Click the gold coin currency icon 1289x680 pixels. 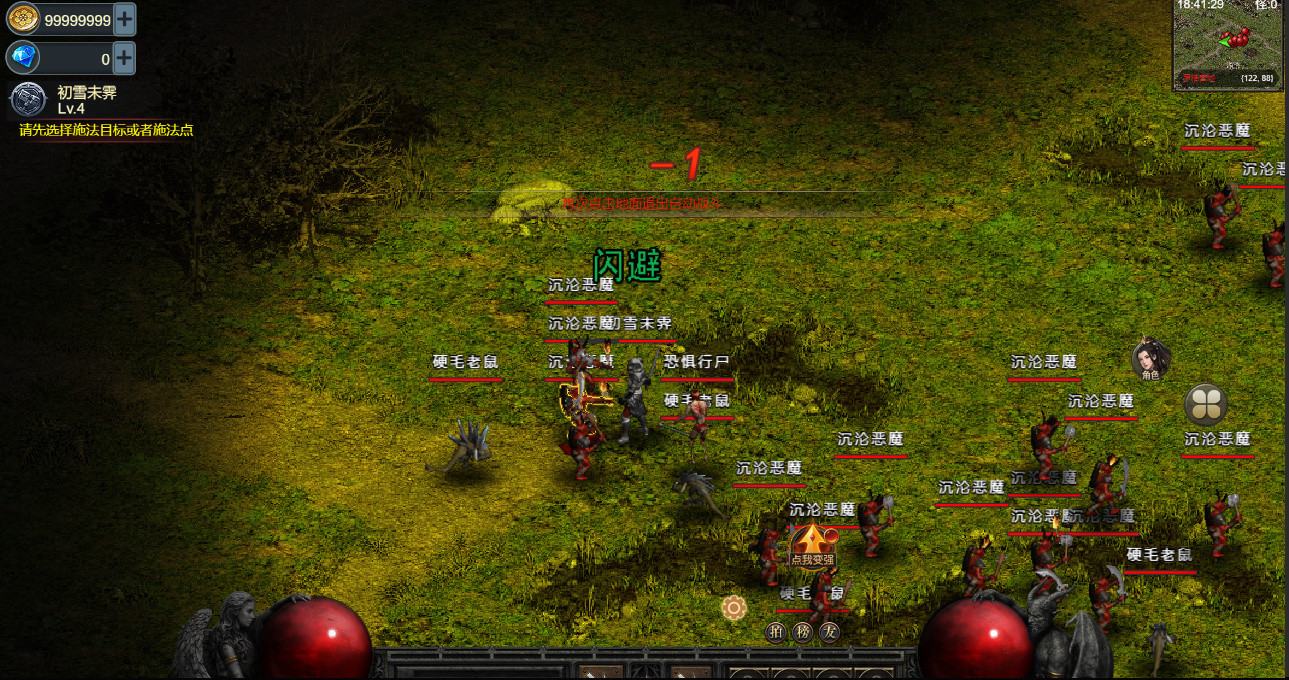[23, 18]
